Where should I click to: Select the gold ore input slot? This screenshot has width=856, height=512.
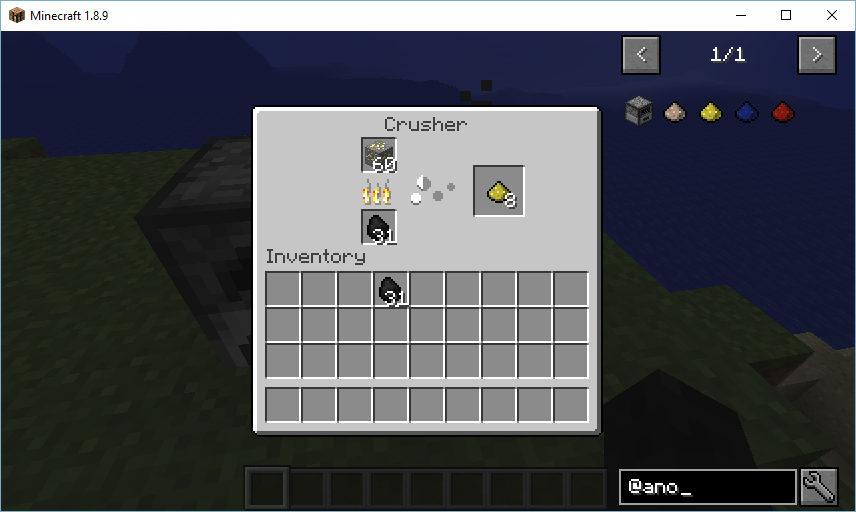pos(379,156)
